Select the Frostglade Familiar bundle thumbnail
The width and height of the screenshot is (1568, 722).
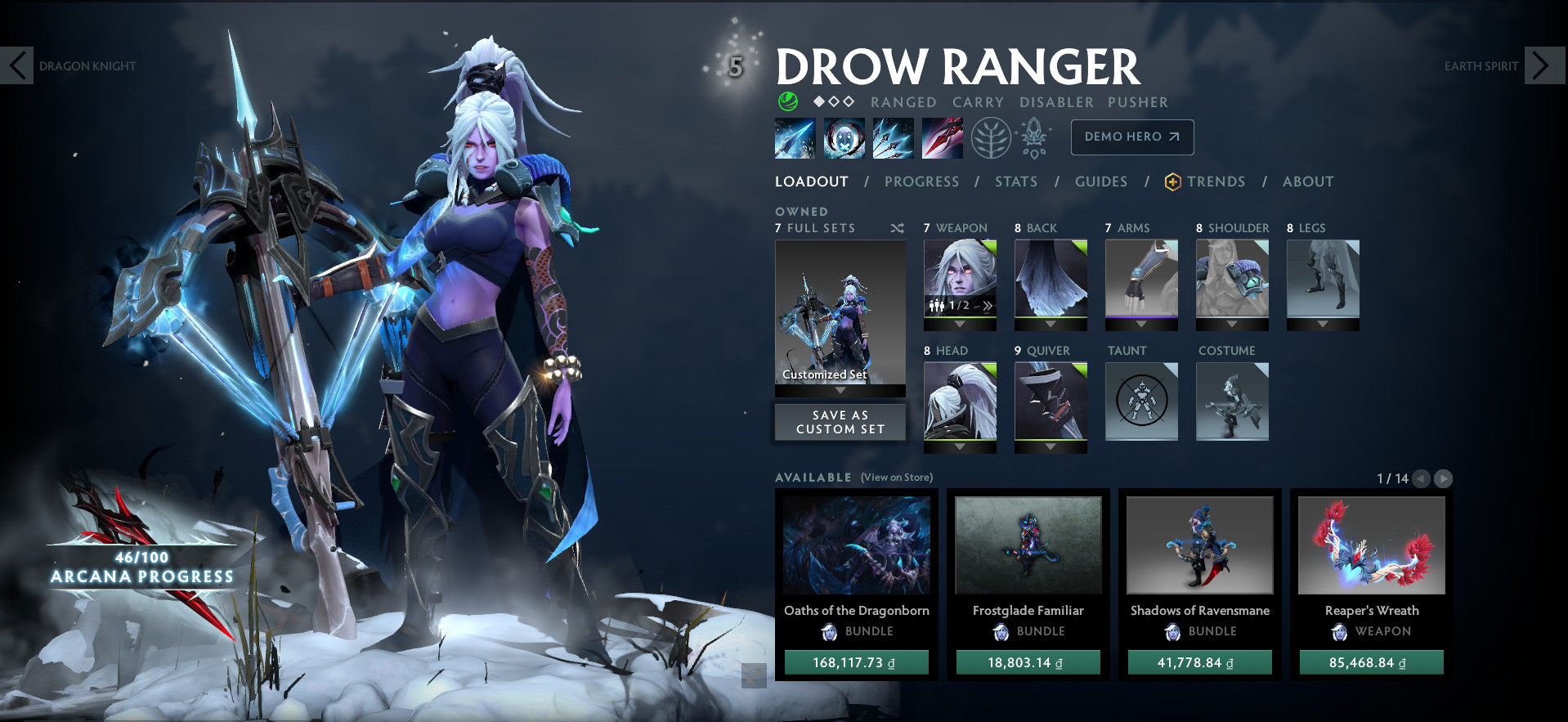pyautogui.click(x=1028, y=545)
